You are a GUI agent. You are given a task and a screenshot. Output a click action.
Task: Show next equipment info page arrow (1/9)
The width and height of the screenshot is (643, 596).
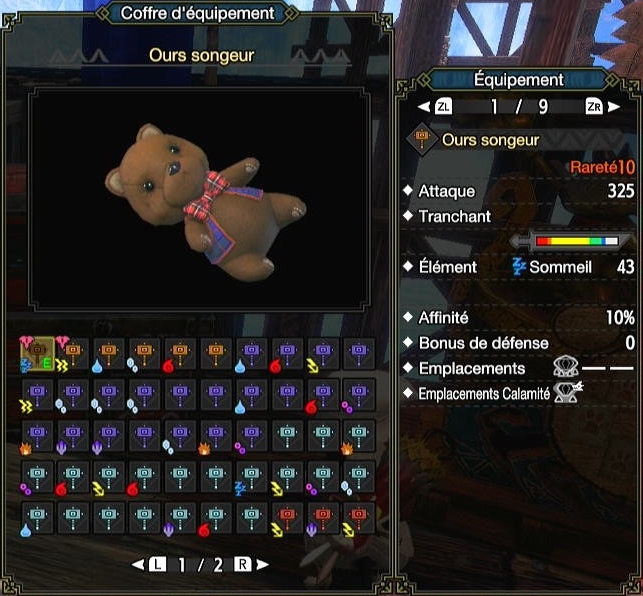(x=612, y=106)
